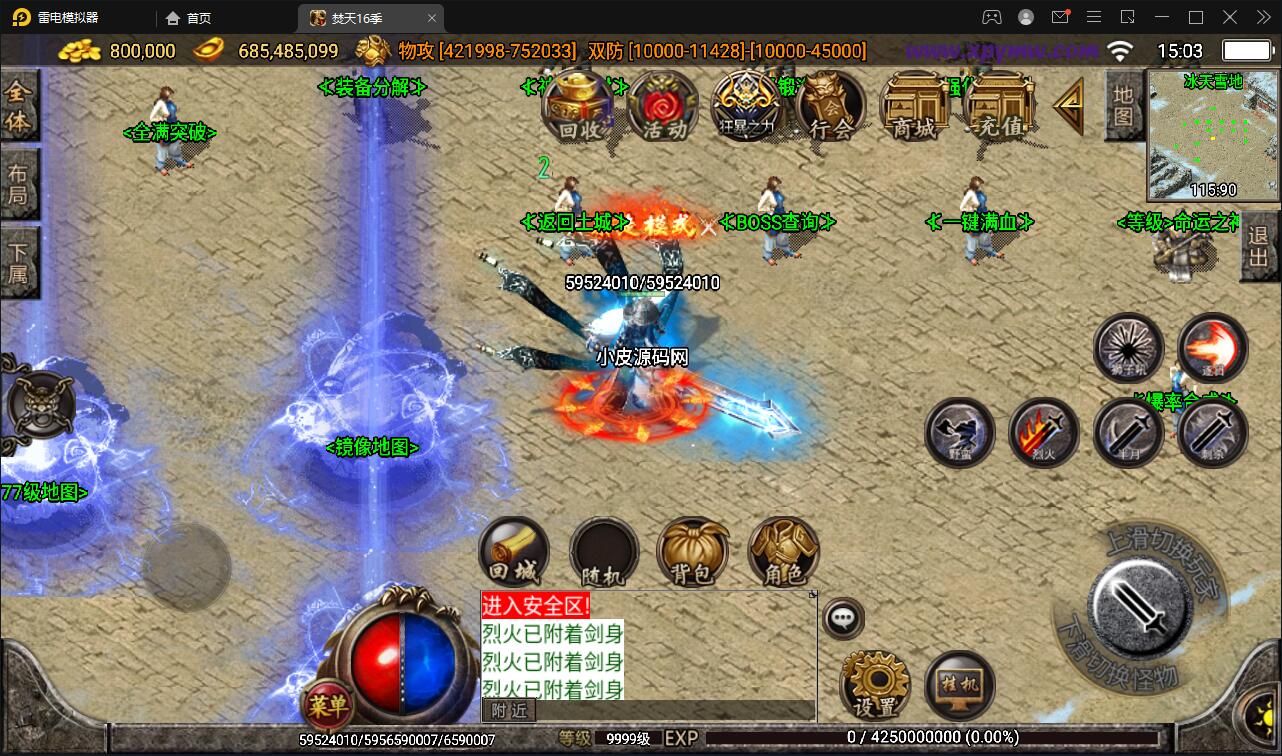The image size is (1282, 756).
Task: Open the 背包 backpack
Action: [692, 552]
